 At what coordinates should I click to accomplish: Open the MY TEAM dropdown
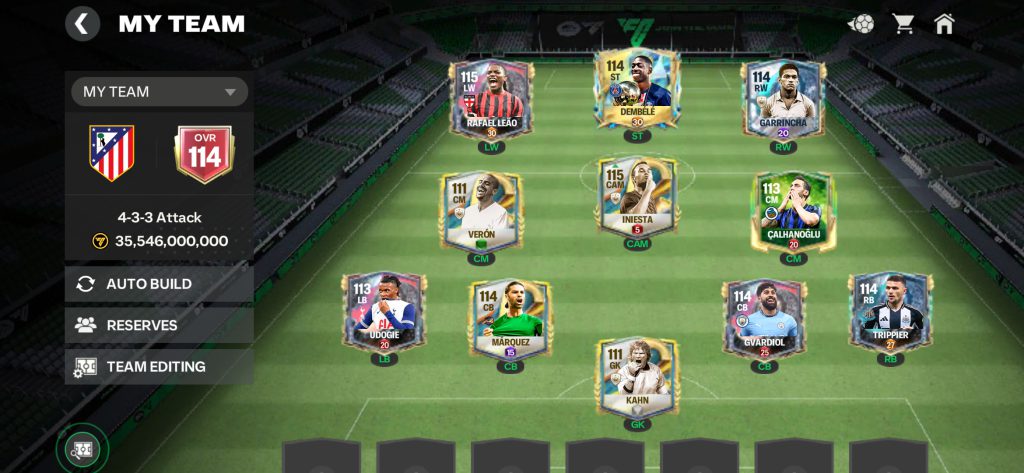(x=159, y=92)
